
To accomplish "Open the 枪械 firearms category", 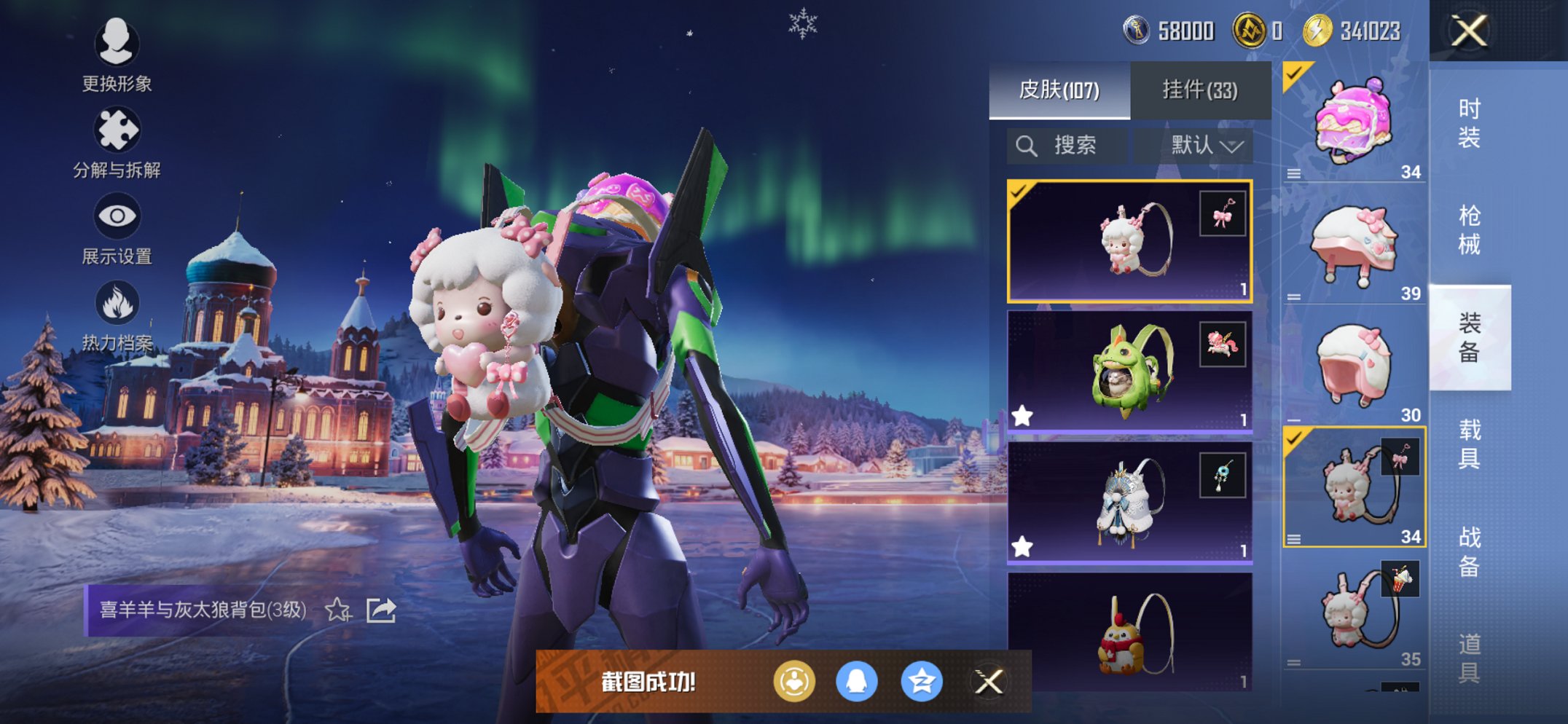I will click(x=1469, y=230).
